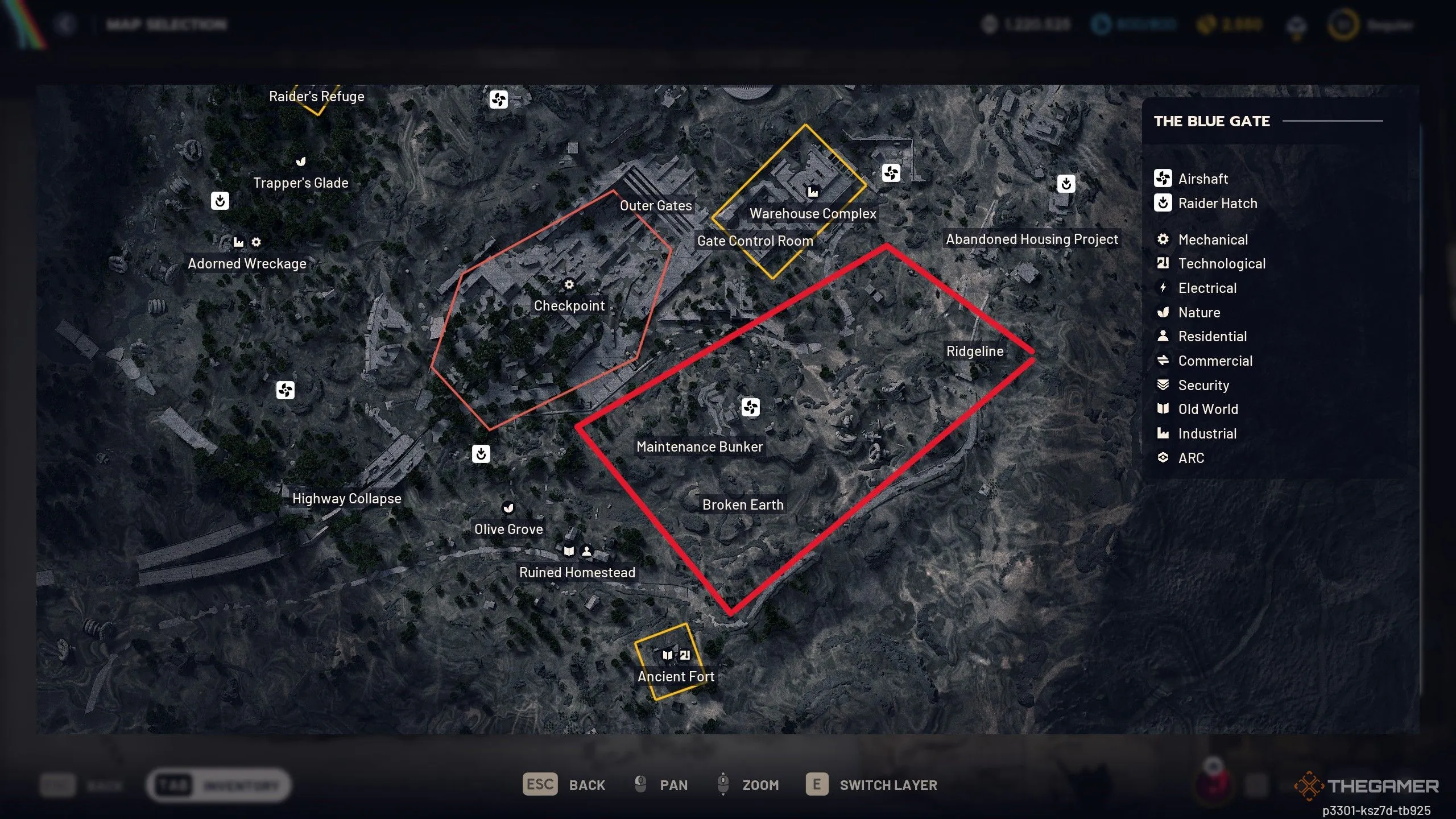
Task: Select the Checkpoint location on the map
Action: (569, 305)
